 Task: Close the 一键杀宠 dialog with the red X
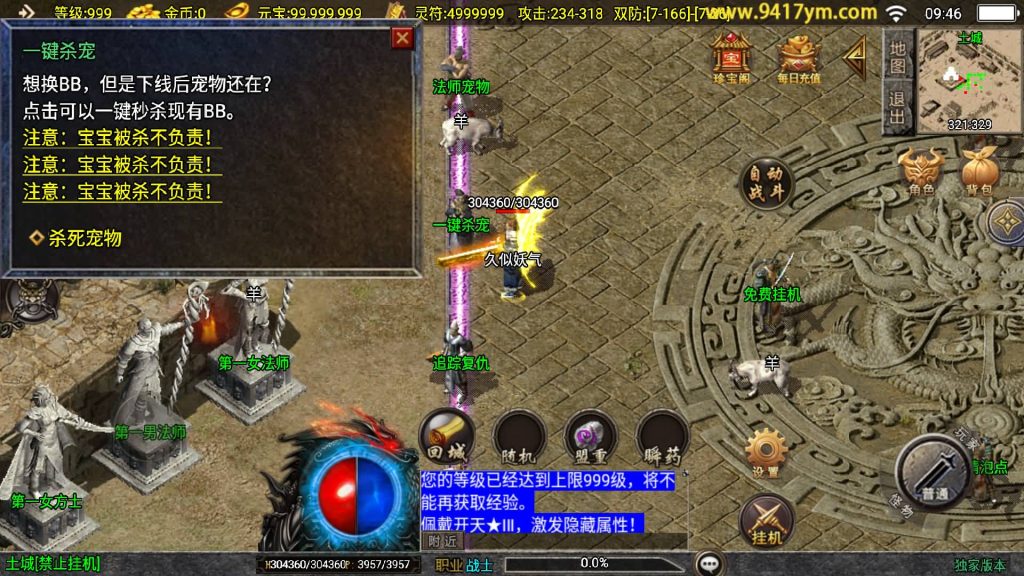tap(402, 39)
